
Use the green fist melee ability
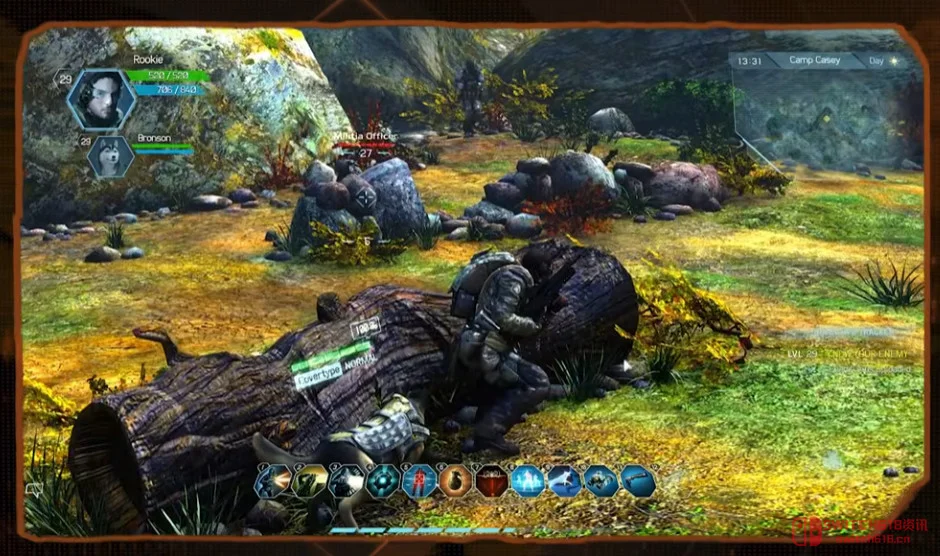click(309, 482)
